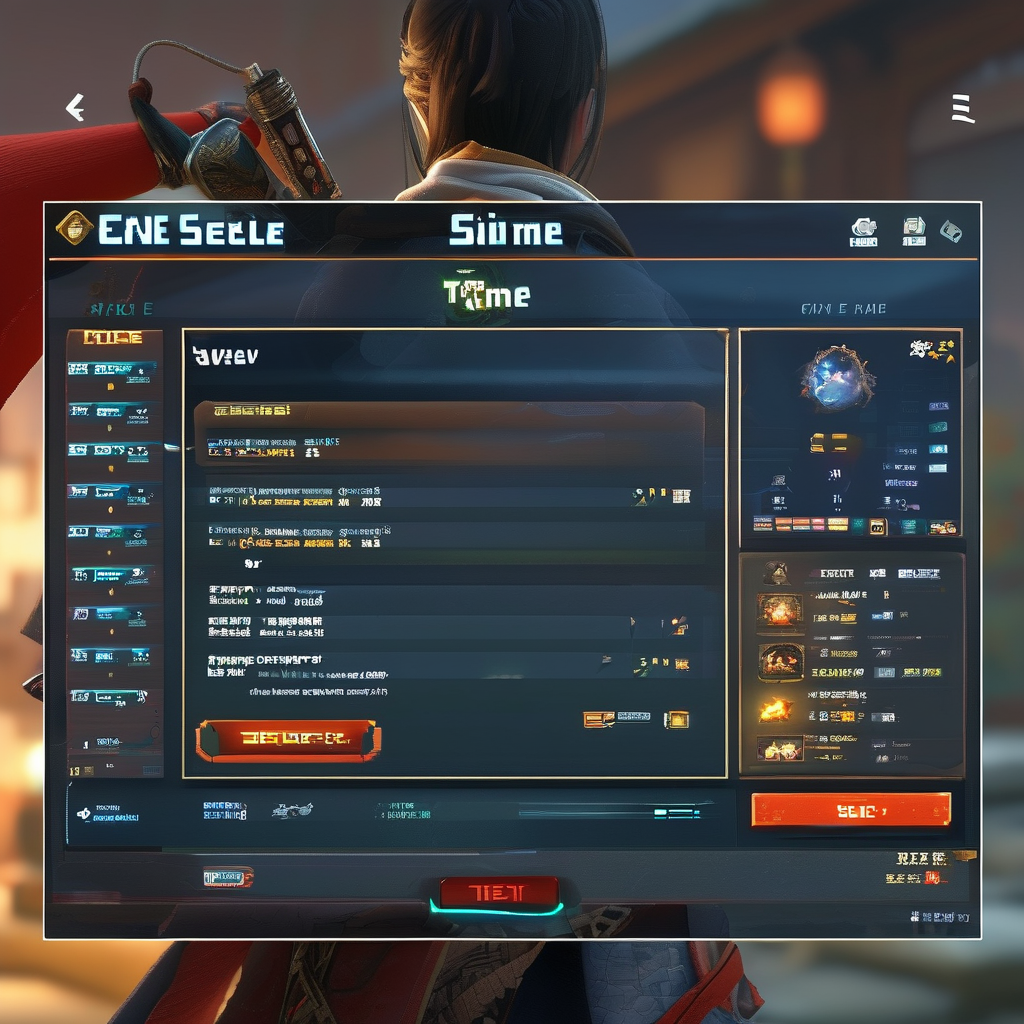The width and height of the screenshot is (1024, 1024).
Task: Select the gold hexagon emblem icon
Action: (74, 229)
